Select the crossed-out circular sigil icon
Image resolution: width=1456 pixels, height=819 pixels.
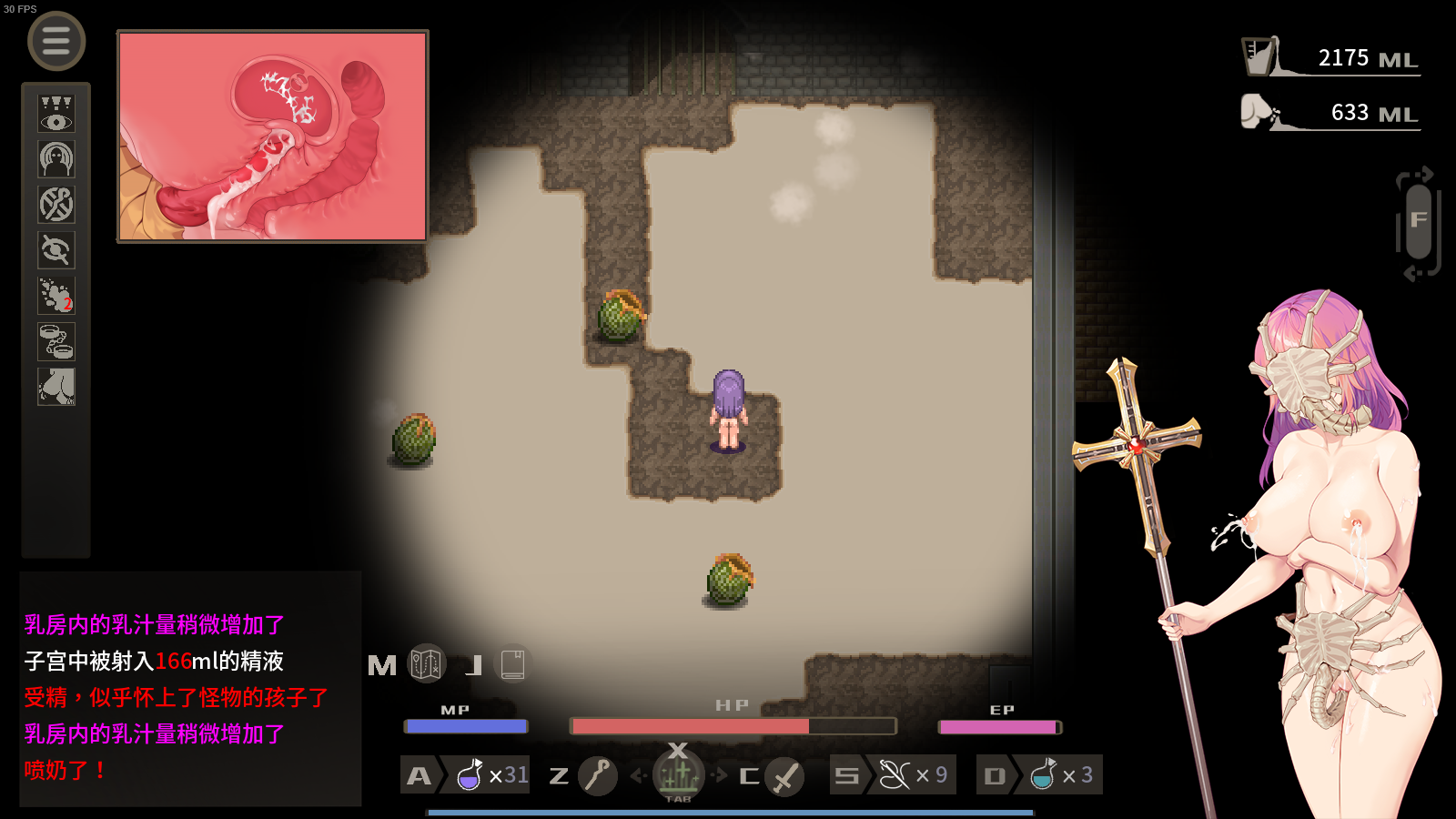click(56, 205)
